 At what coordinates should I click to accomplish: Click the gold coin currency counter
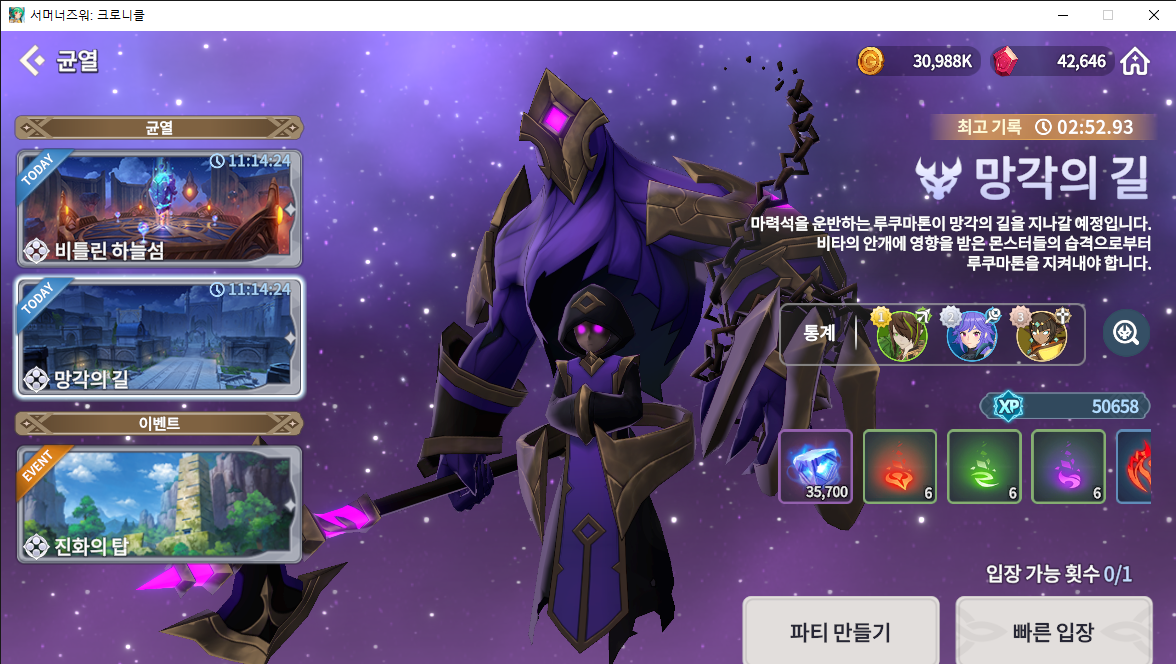tap(916, 61)
